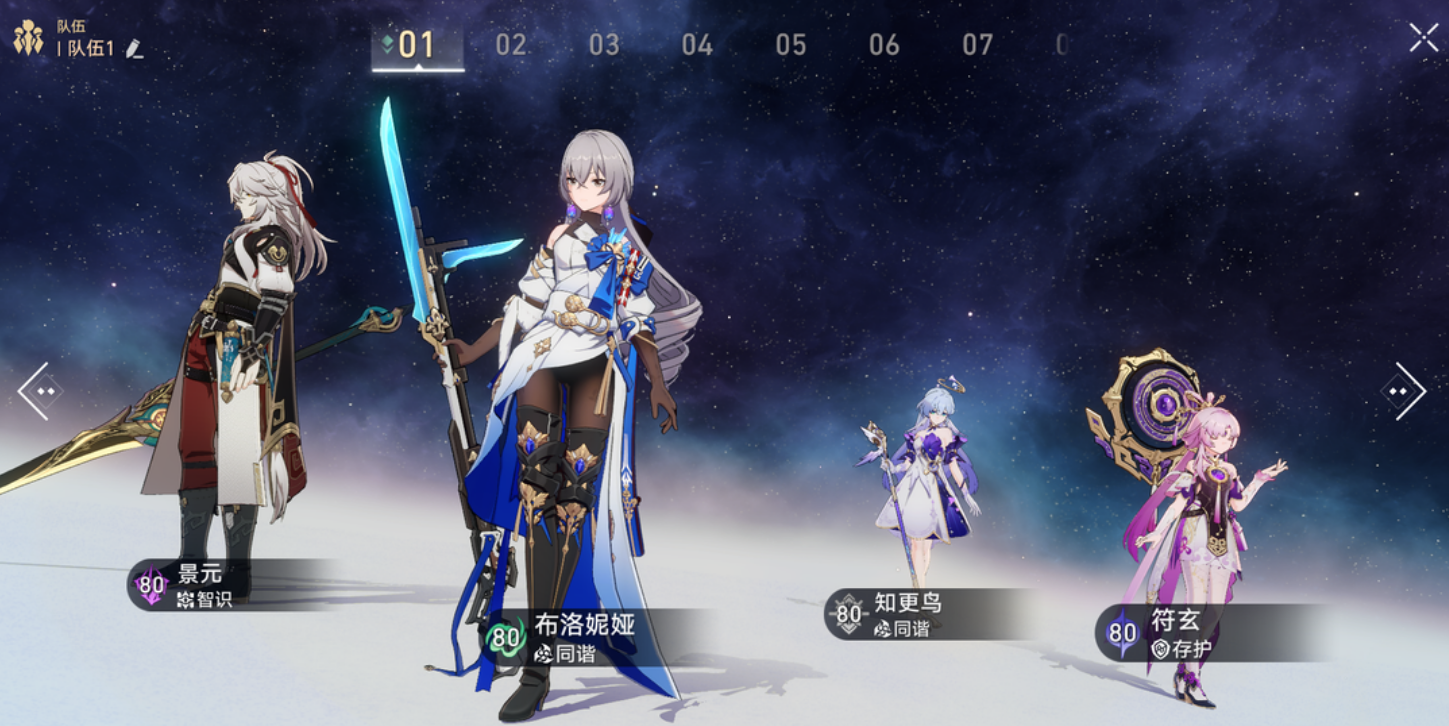This screenshot has height=726, width=1449.
Task: Rename team using the pencil edit icon
Action: pos(135,49)
